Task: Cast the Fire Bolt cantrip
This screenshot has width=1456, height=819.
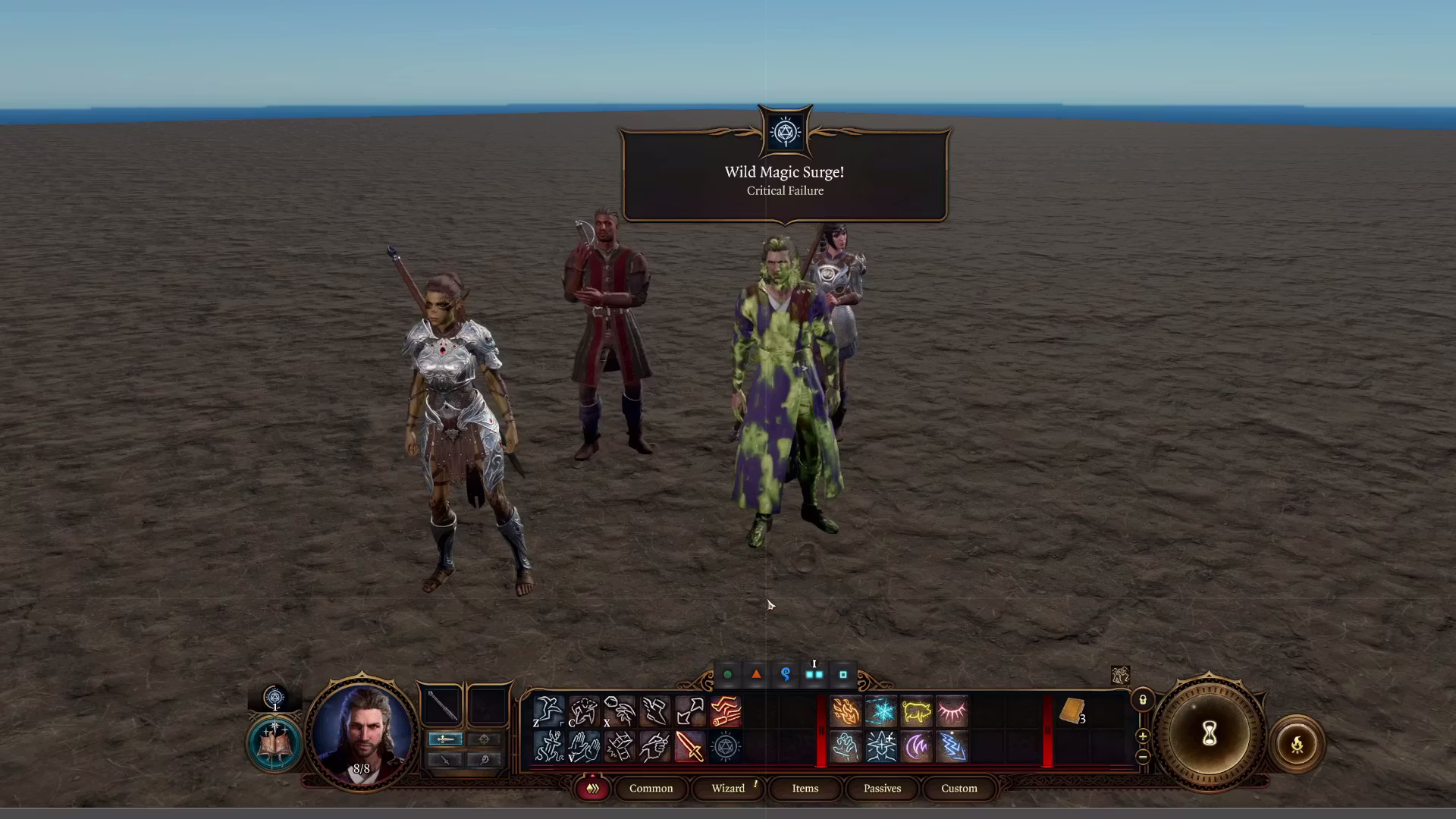Action: [x=846, y=712]
